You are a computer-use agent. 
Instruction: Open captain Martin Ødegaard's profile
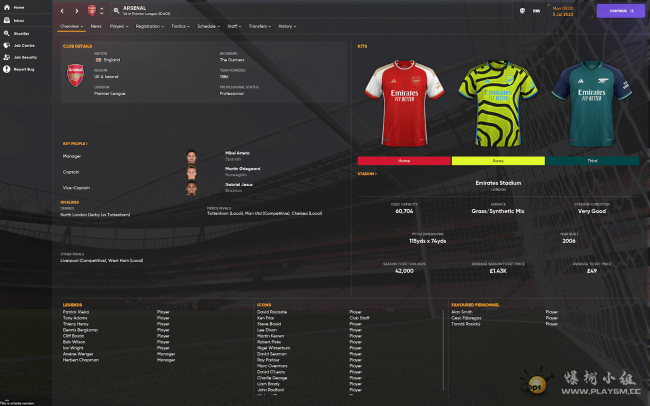[242, 170]
